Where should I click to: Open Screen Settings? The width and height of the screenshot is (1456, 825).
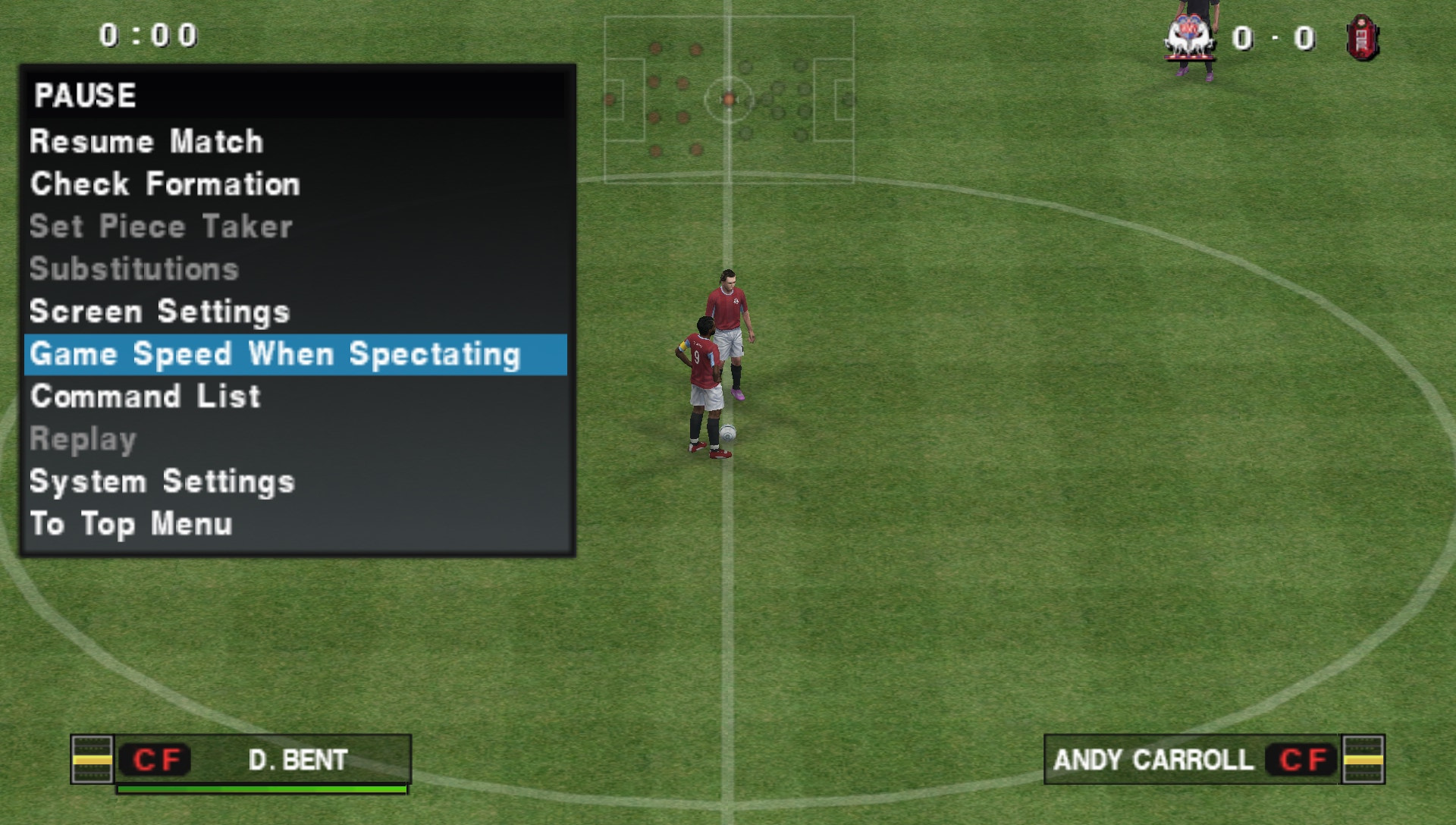159,312
